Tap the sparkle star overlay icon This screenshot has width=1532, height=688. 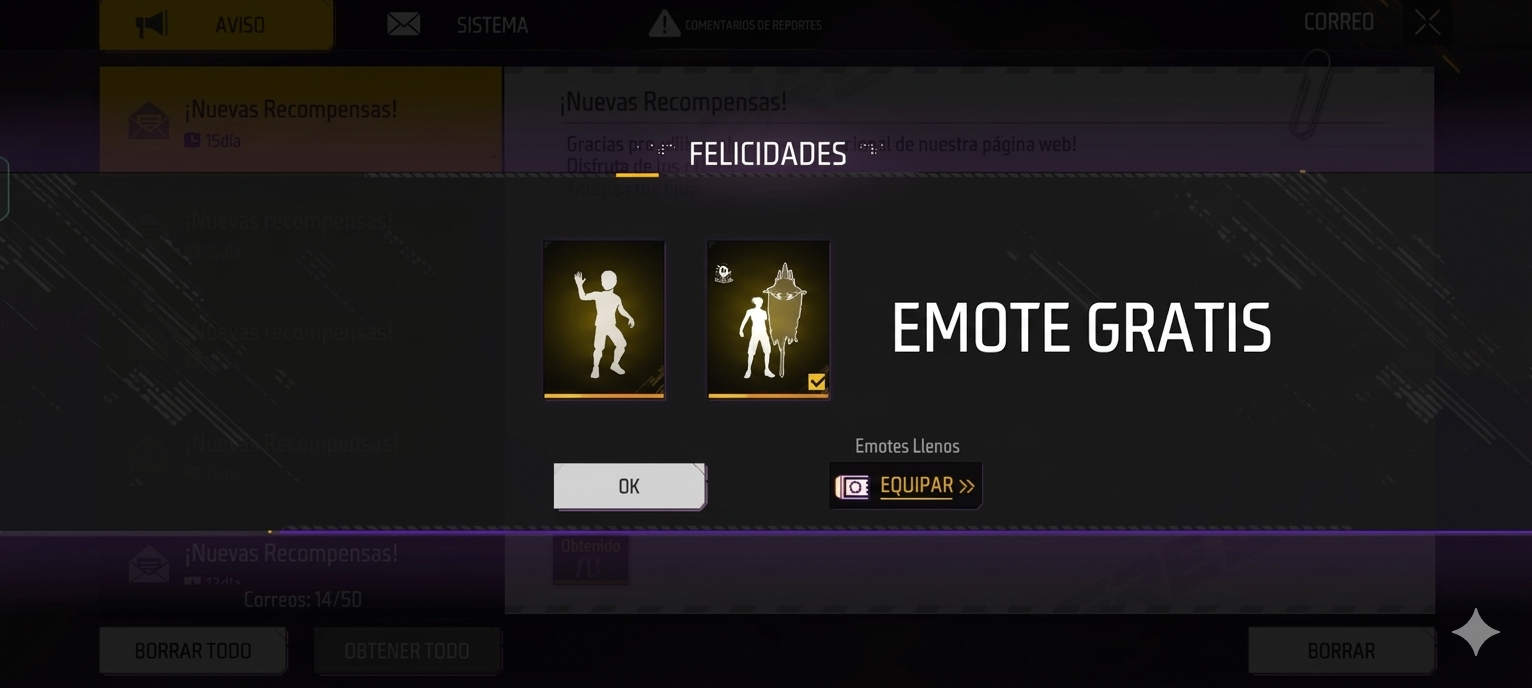(1476, 633)
